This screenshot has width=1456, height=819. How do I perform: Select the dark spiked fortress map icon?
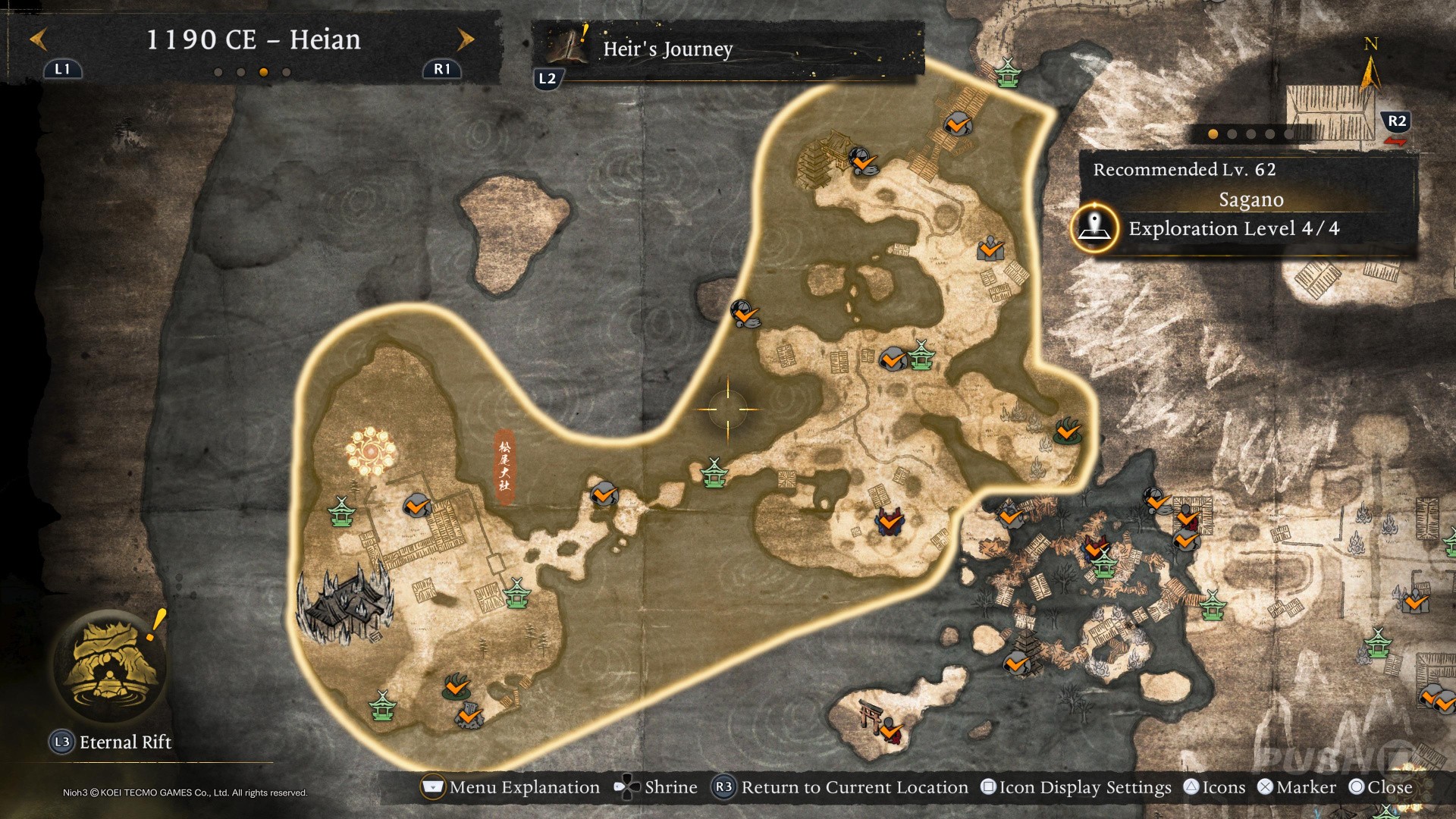(346, 604)
